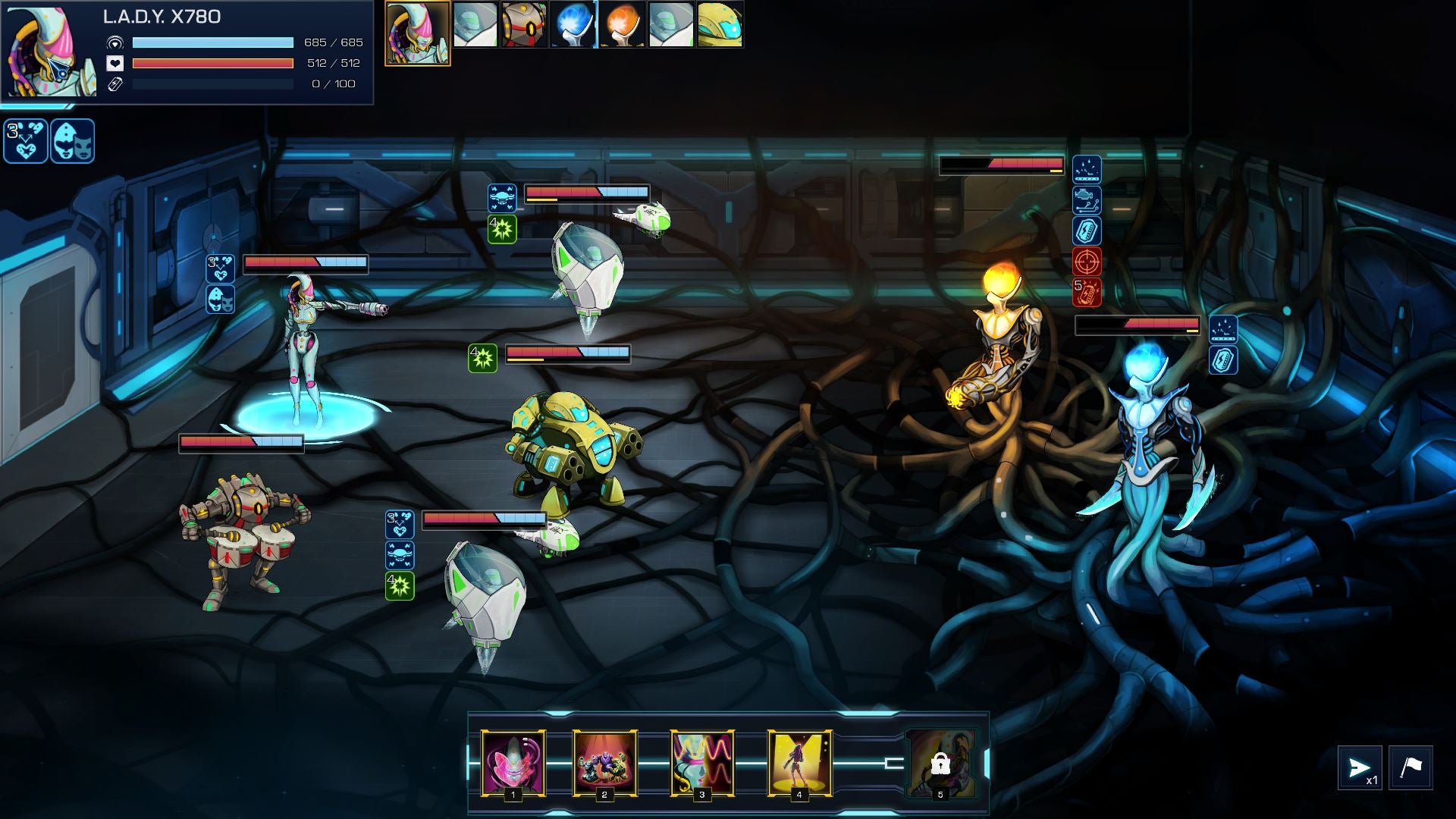The image size is (1456, 819).
Task: Click the white flag retreat button
Action: [1410, 768]
